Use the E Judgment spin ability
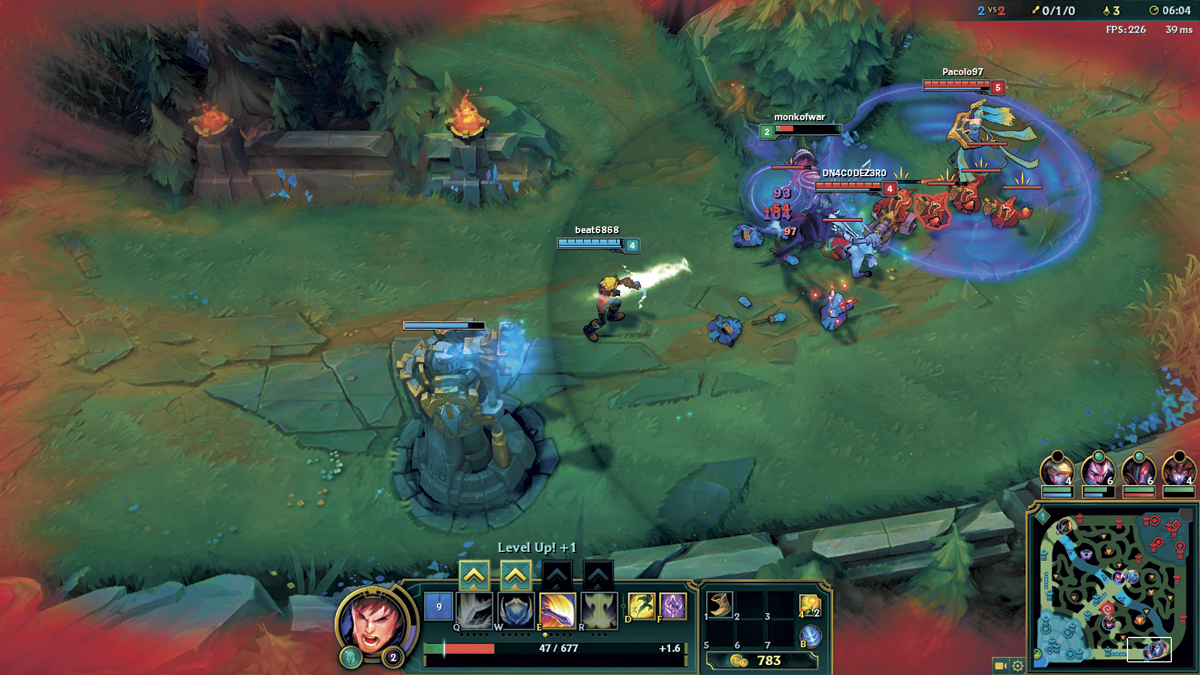The image size is (1200, 675). pyautogui.click(x=557, y=608)
